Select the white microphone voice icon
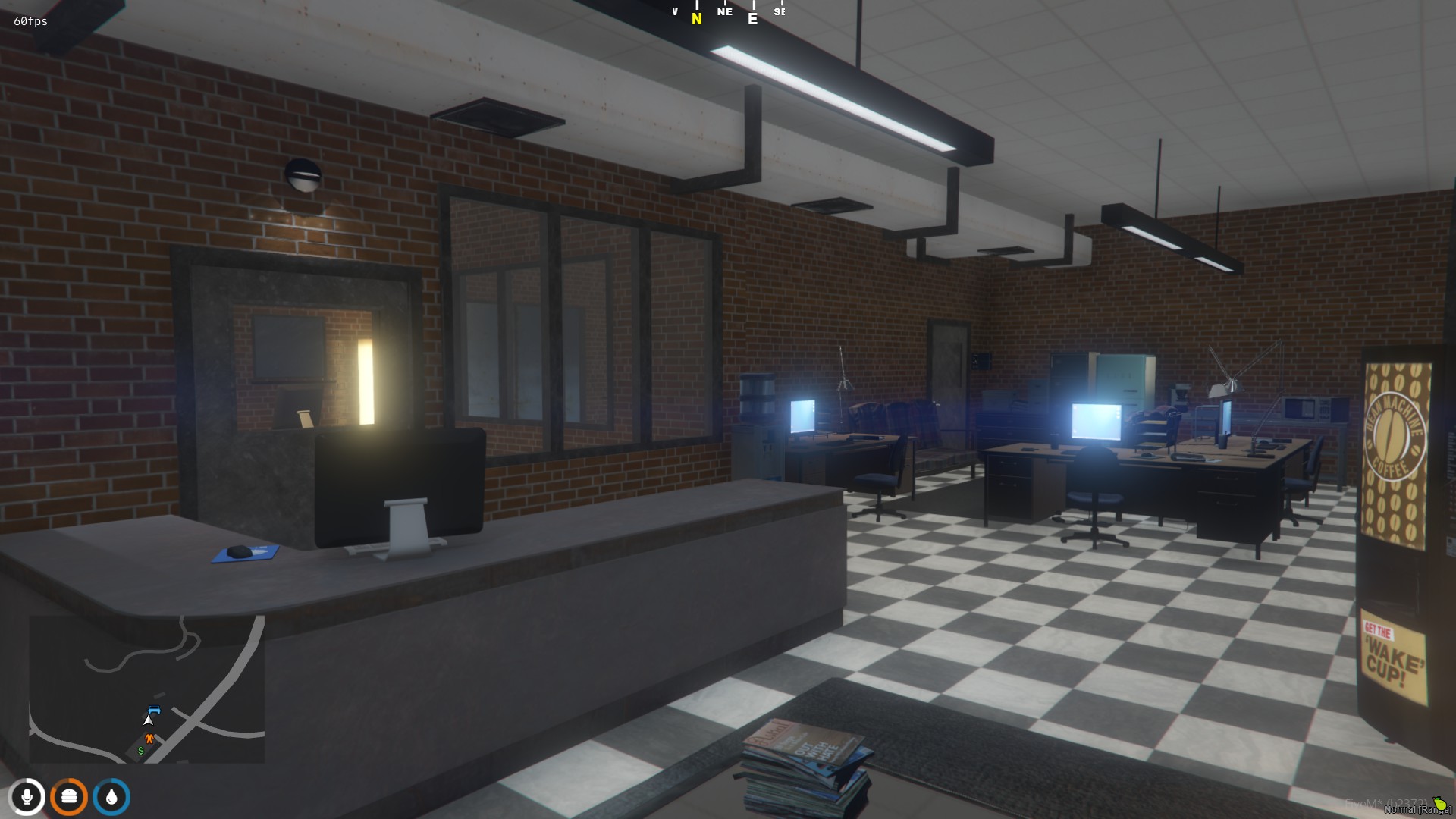The image size is (1456, 819). click(29, 797)
